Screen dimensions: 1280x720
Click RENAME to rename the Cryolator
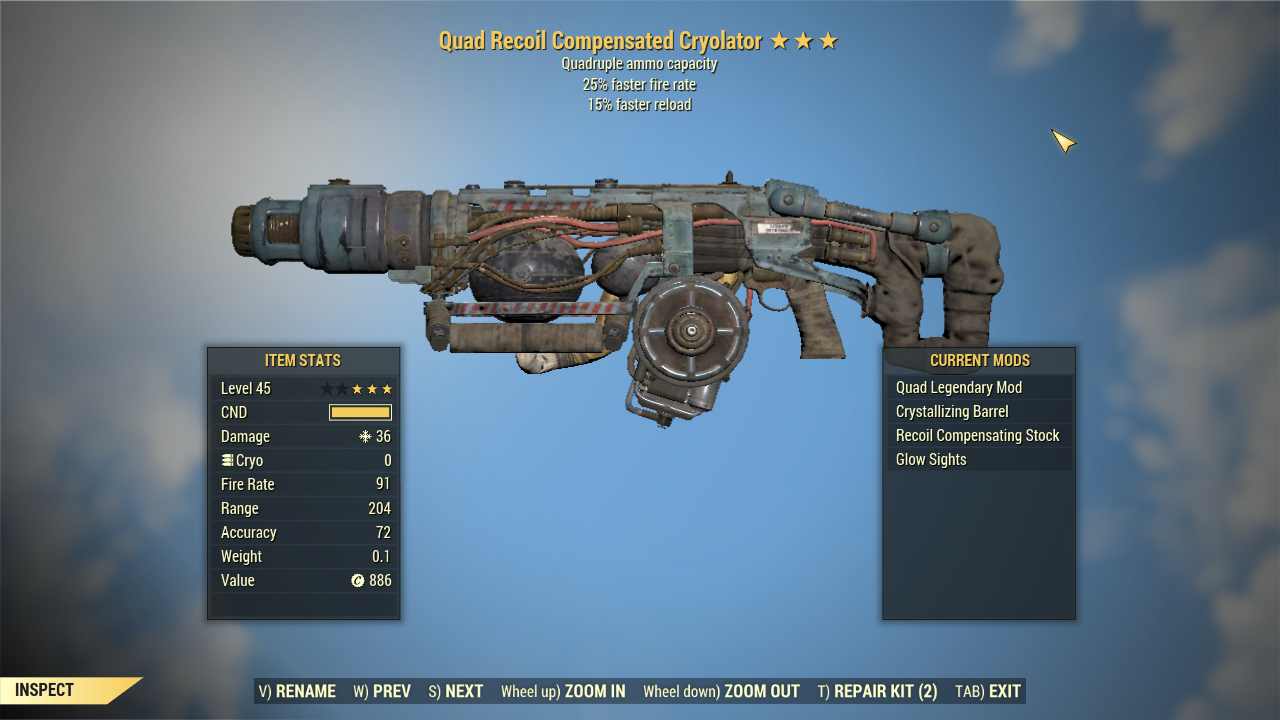(297, 690)
